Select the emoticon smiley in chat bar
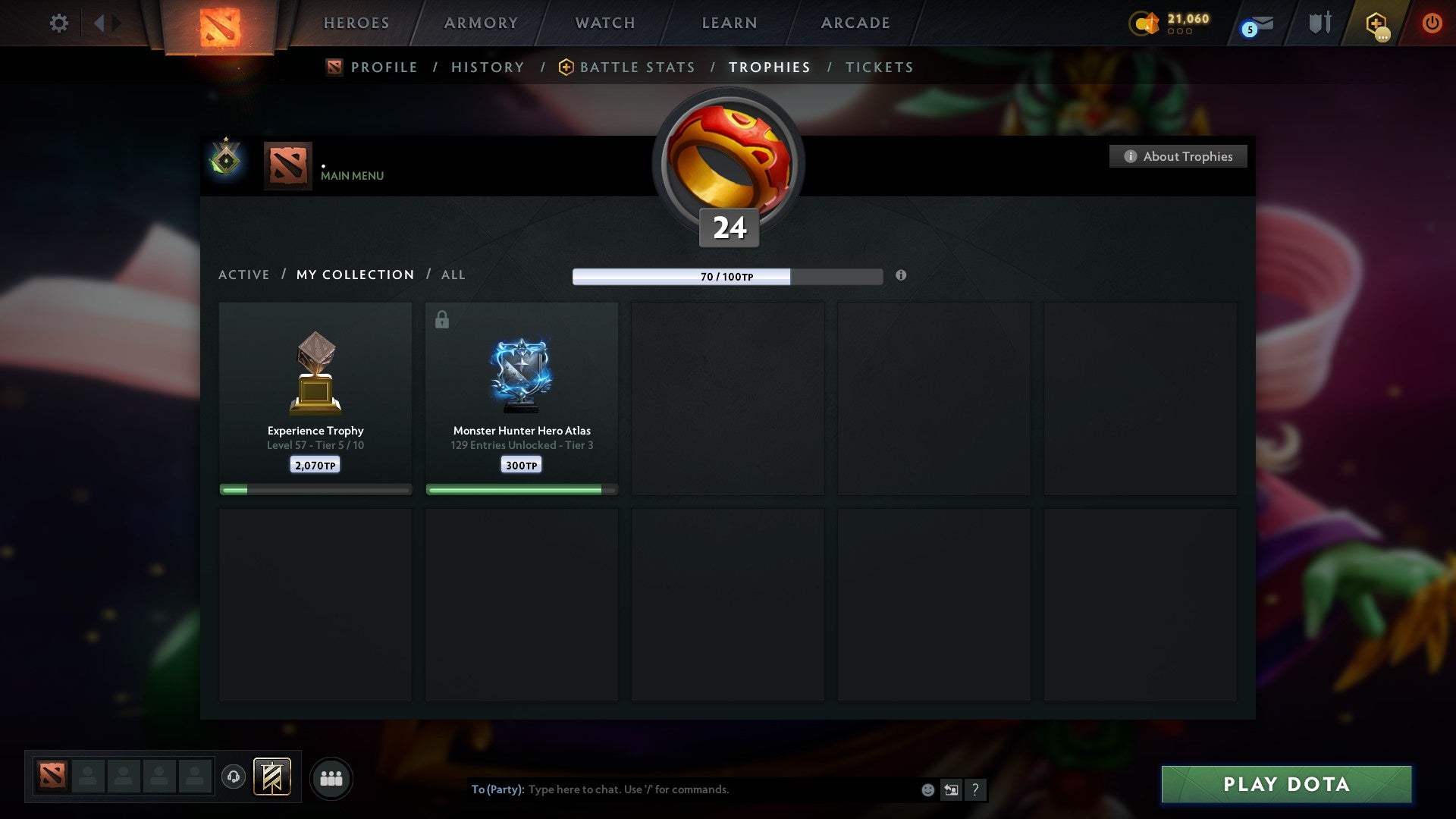The height and width of the screenshot is (819, 1456). pyautogui.click(x=927, y=789)
